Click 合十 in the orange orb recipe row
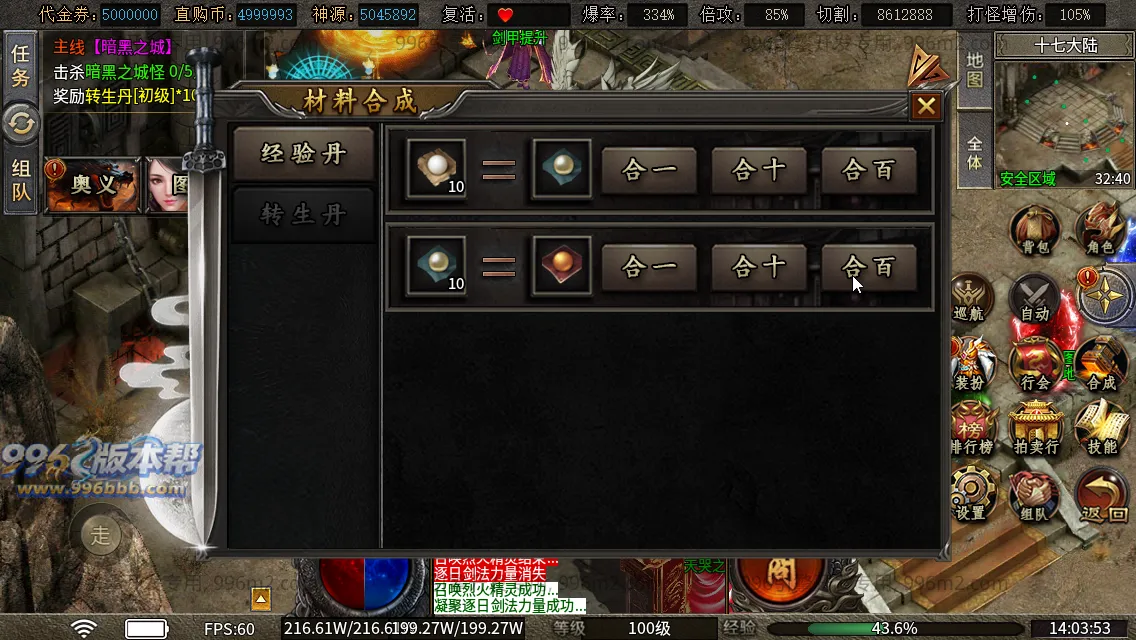This screenshot has width=1136, height=640. point(759,267)
